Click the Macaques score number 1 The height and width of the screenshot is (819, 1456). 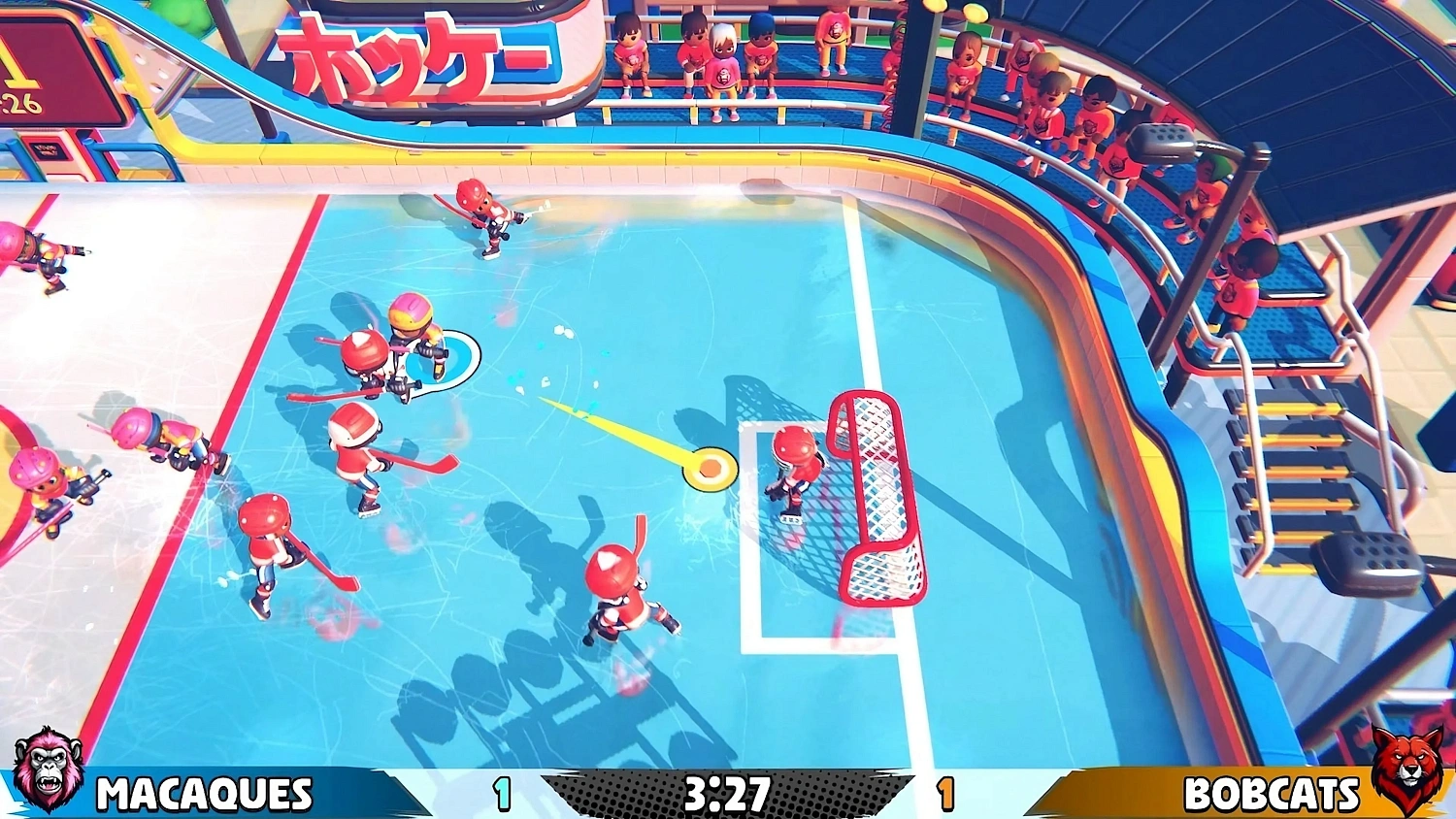(503, 794)
